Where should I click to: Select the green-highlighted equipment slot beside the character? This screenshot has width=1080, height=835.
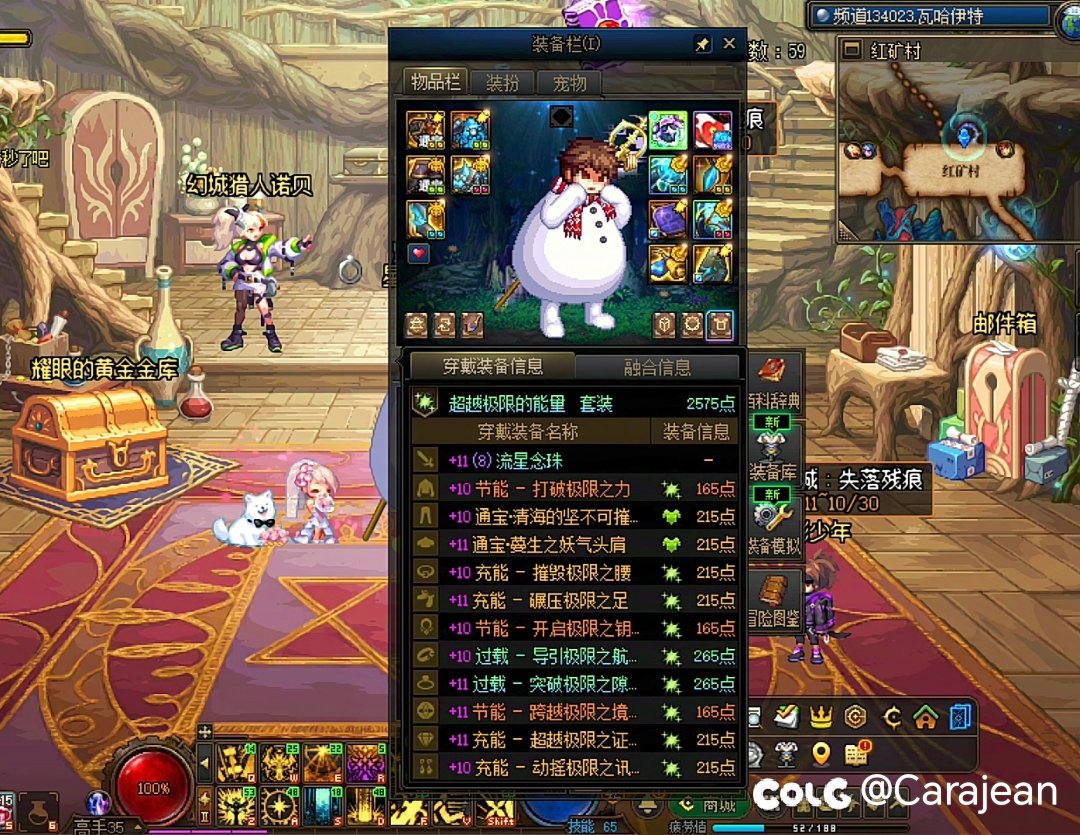[667, 131]
